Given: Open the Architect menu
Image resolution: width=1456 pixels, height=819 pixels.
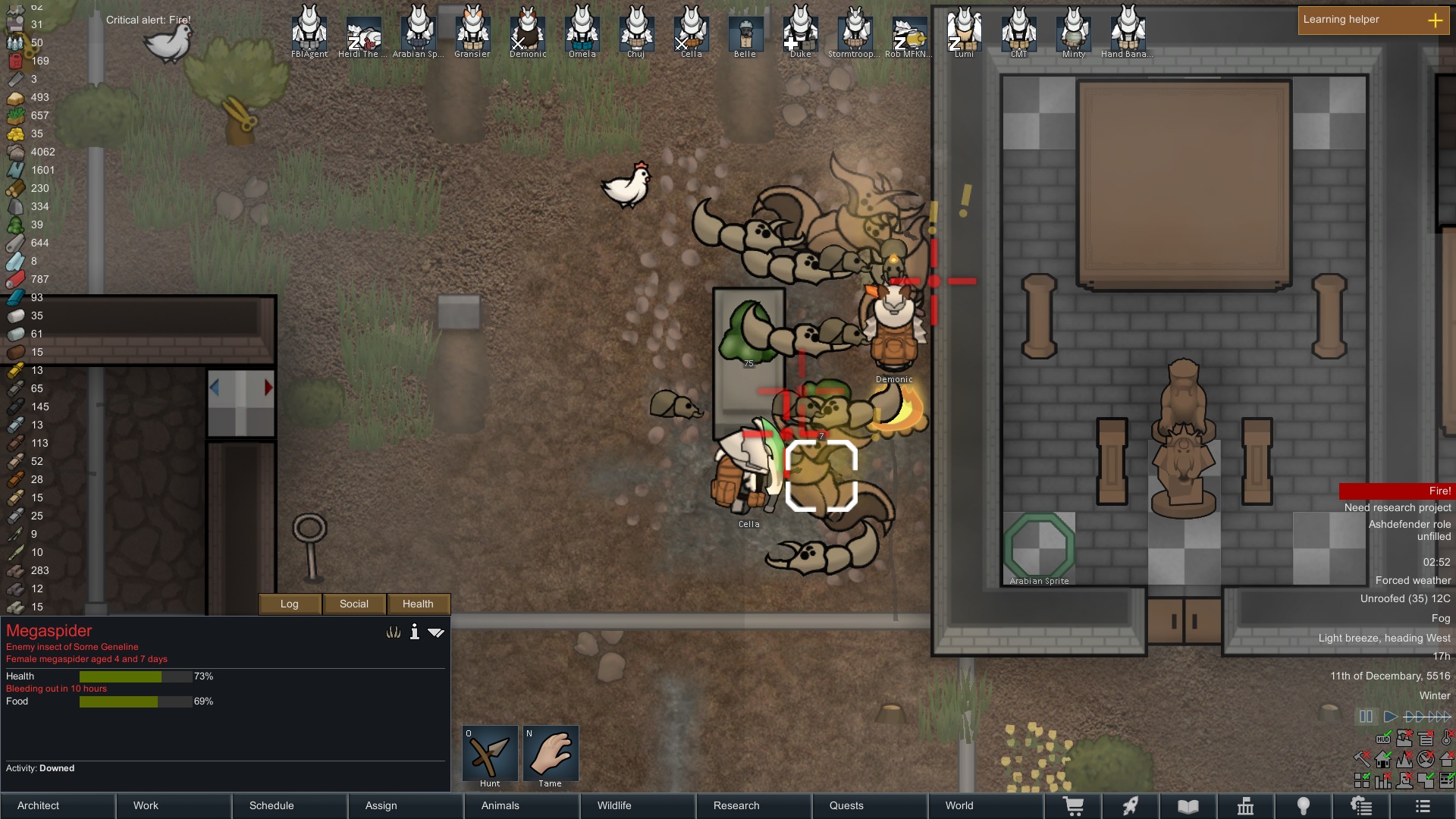Looking at the screenshot, I should [x=58, y=805].
